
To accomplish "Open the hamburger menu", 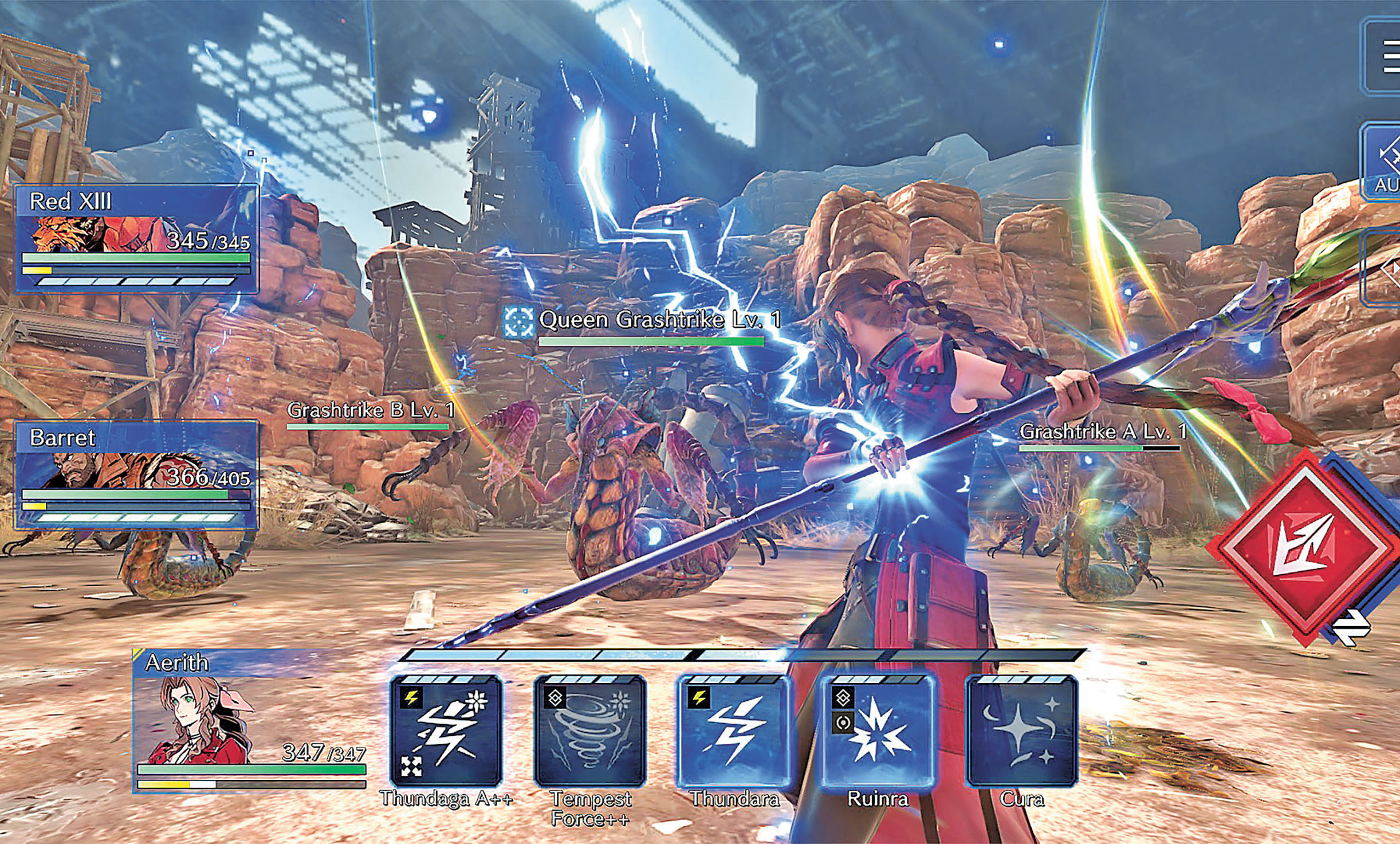I will 1389,56.
